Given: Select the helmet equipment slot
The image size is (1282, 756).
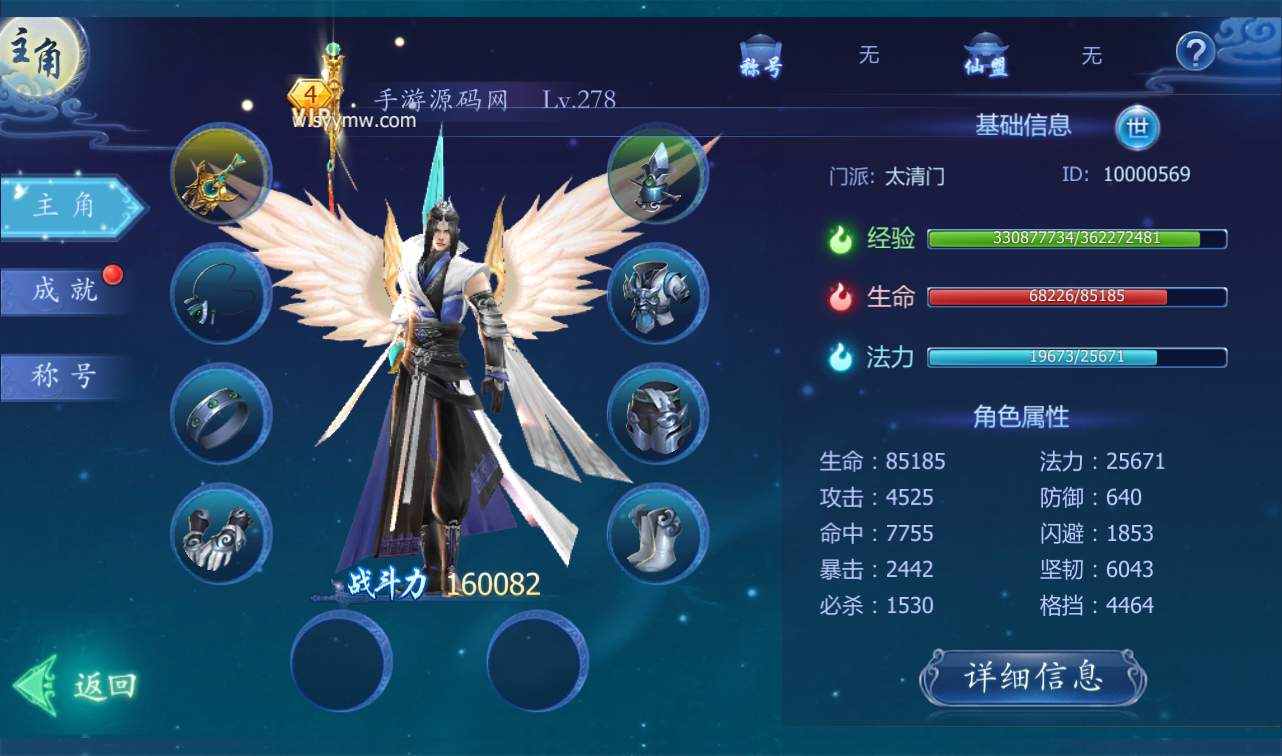Looking at the screenshot, I should pyautogui.click(x=658, y=414).
